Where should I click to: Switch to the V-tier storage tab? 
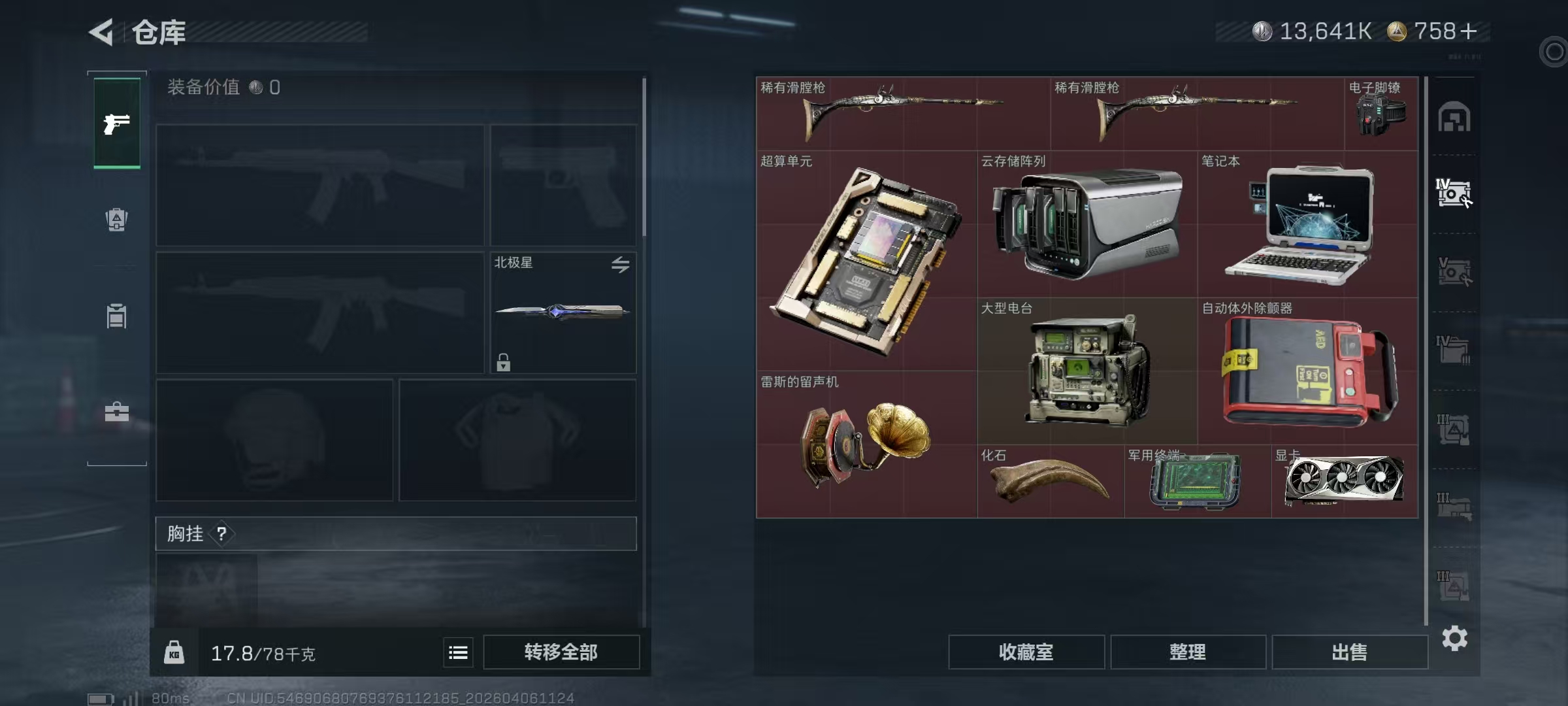coord(1456,270)
